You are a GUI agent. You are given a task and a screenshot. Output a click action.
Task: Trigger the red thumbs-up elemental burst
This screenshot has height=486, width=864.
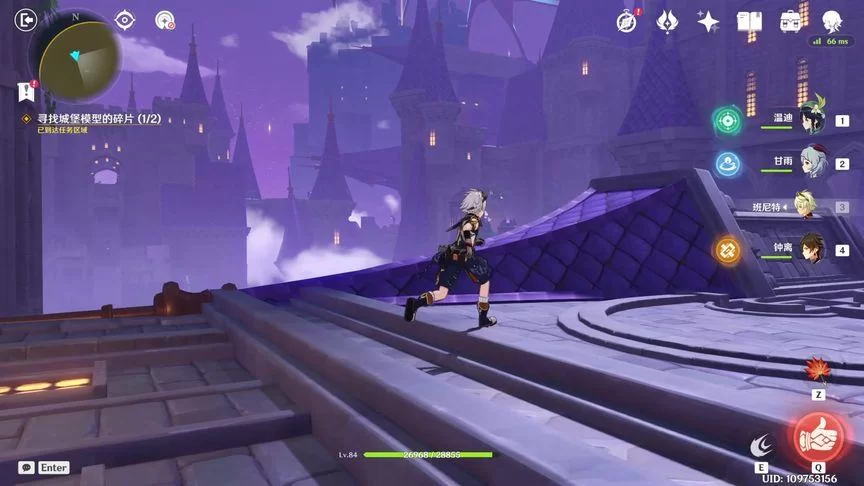(x=819, y=437)
